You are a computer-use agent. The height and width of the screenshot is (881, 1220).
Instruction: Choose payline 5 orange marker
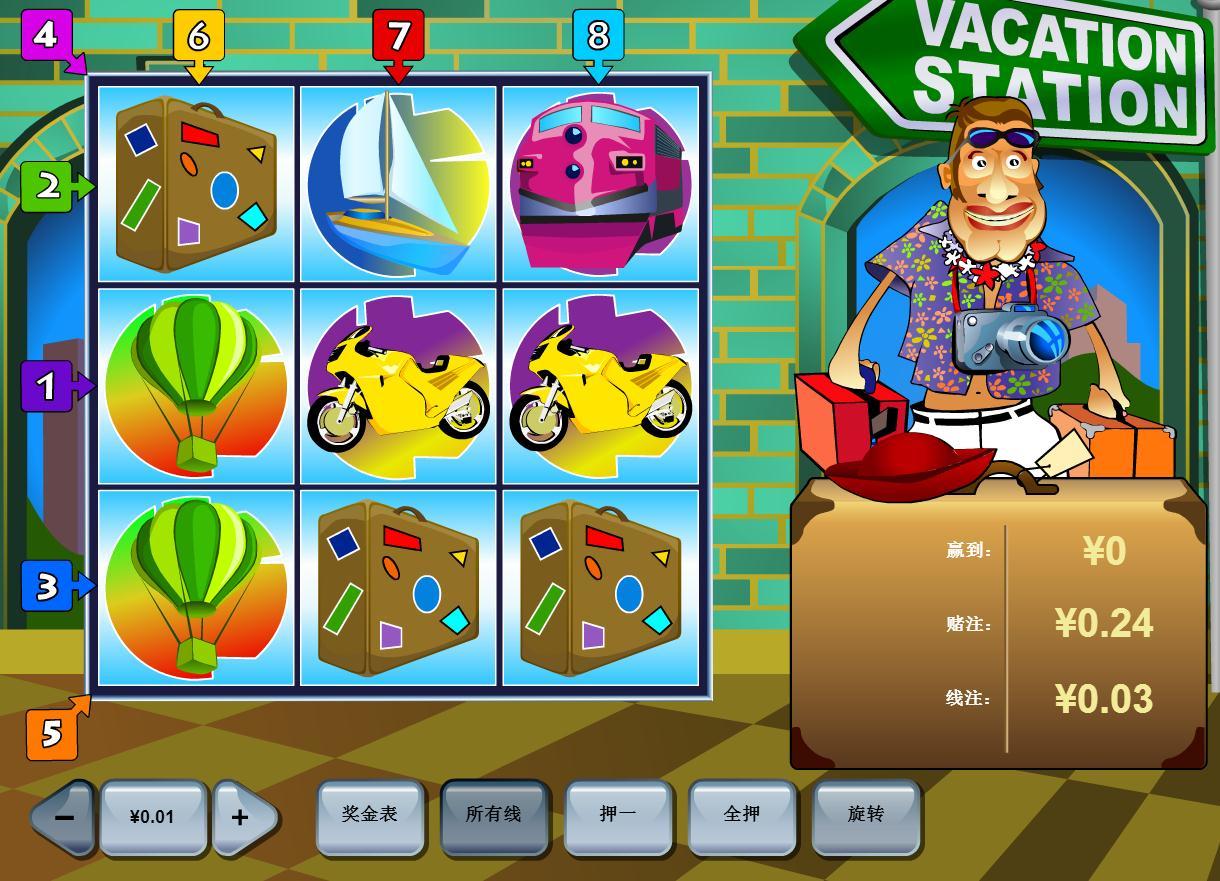(x=51, y=735)
